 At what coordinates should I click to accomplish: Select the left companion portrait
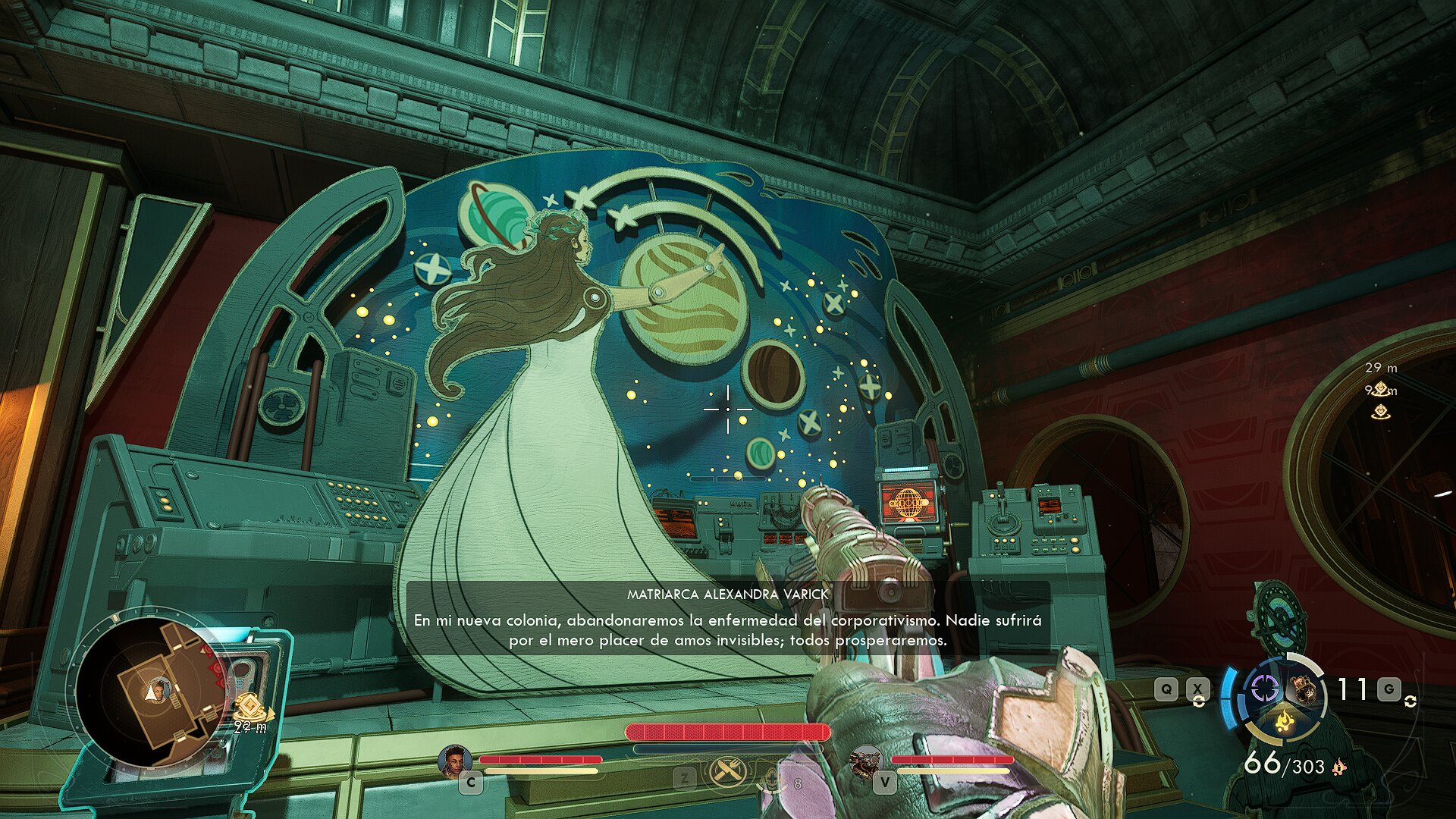point(453,760)
